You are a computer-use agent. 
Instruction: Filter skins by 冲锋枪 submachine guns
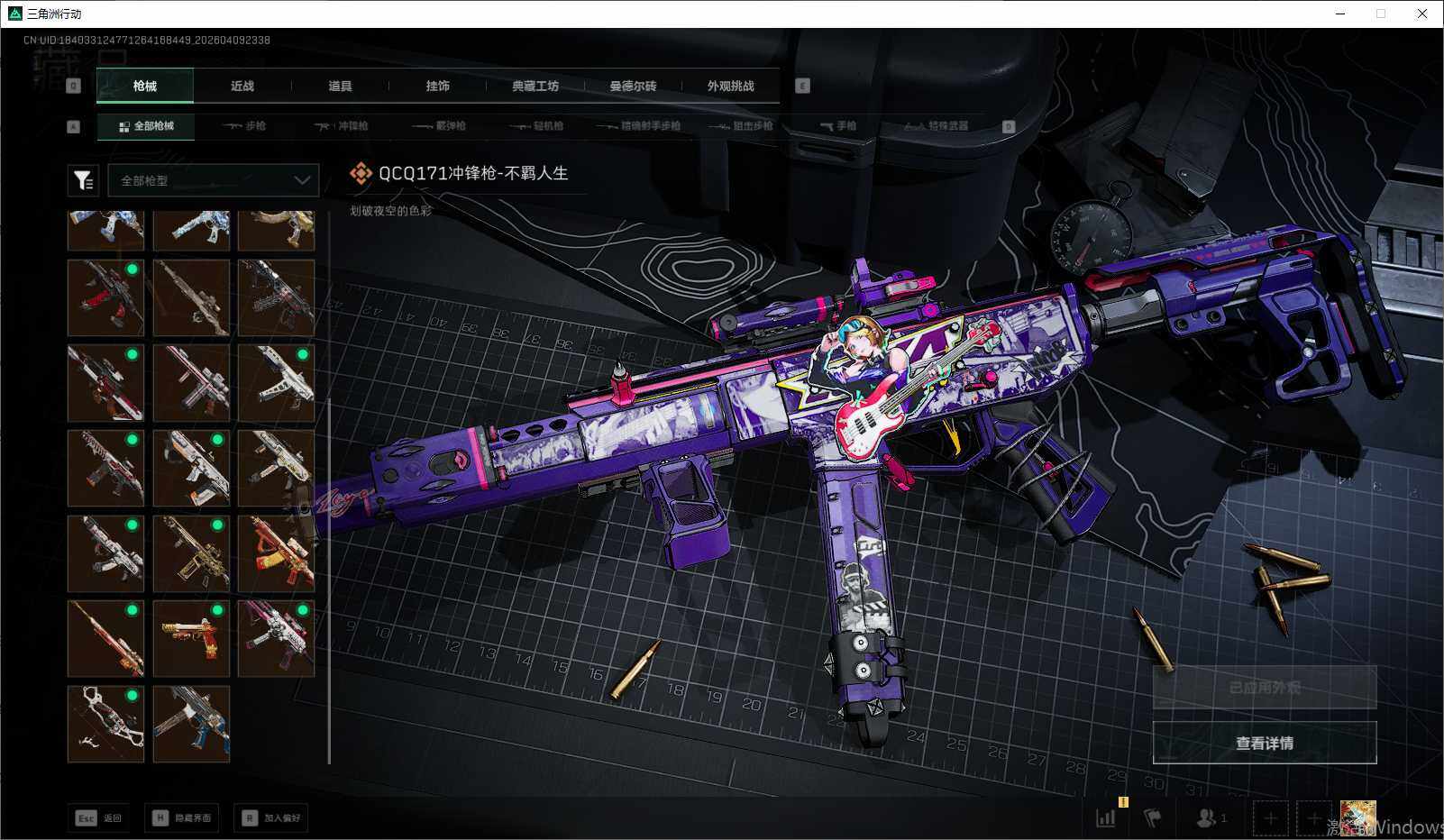click(x=342, y=126)
